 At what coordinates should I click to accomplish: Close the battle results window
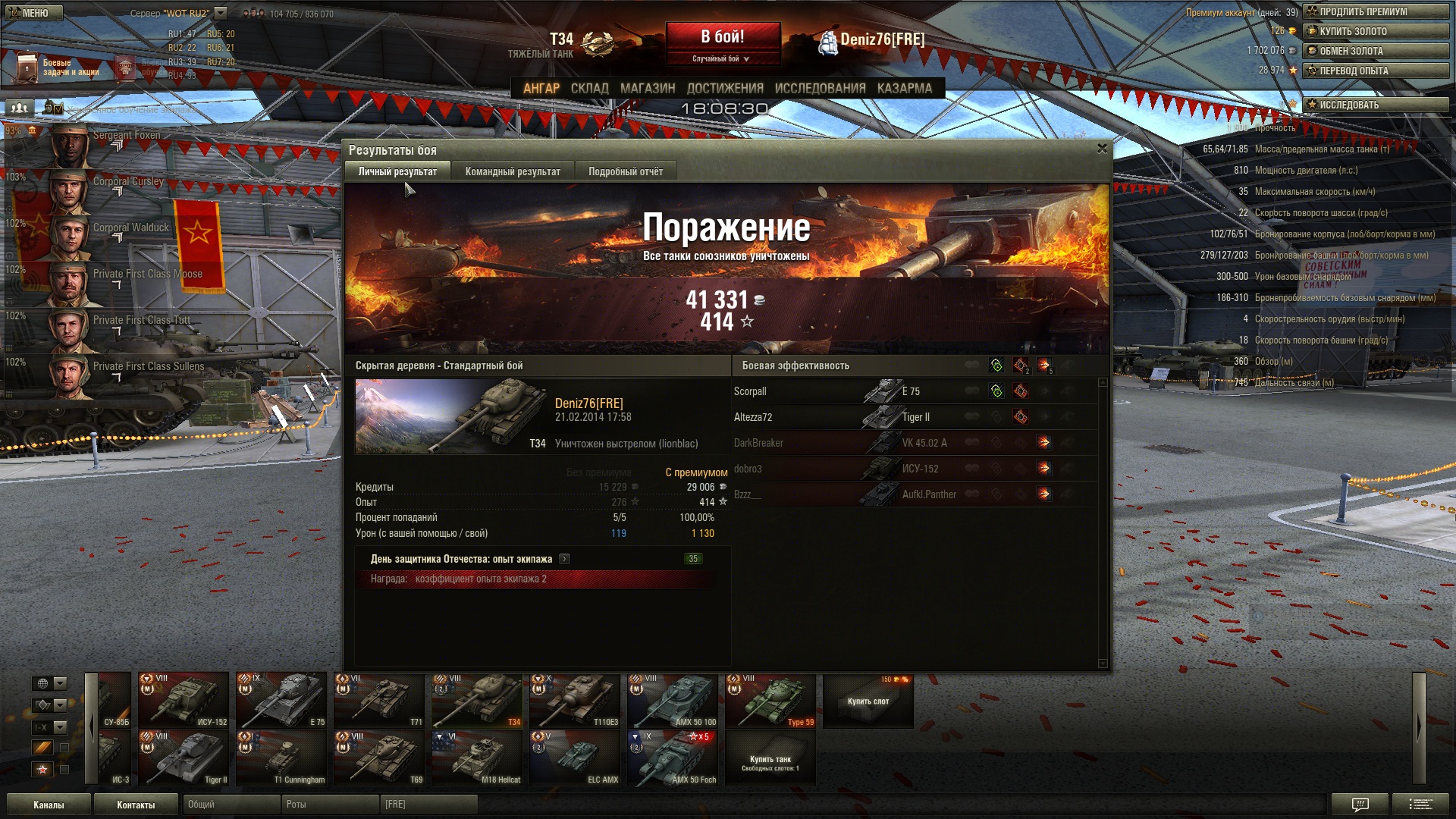click(1102, 149)
